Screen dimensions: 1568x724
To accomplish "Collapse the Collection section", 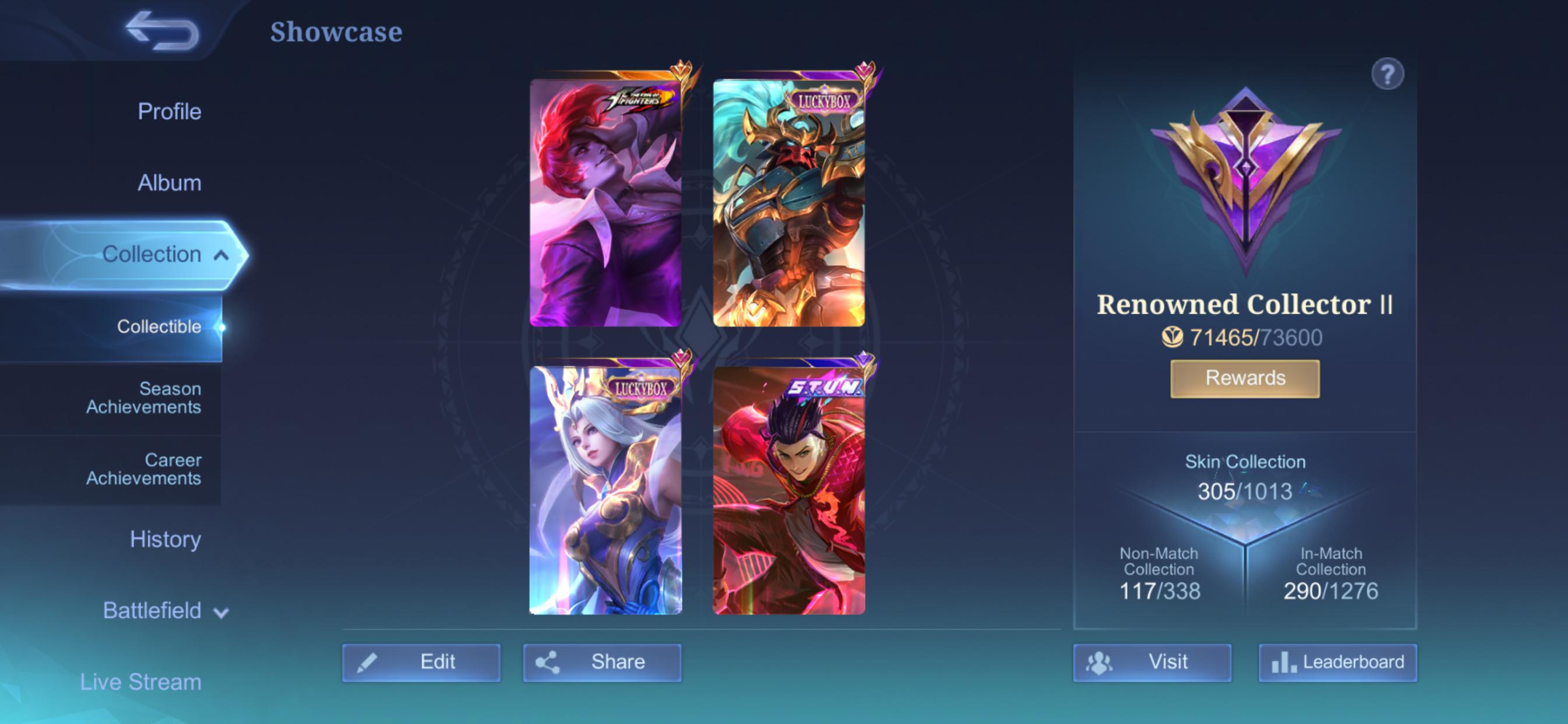I will point(154,254).
